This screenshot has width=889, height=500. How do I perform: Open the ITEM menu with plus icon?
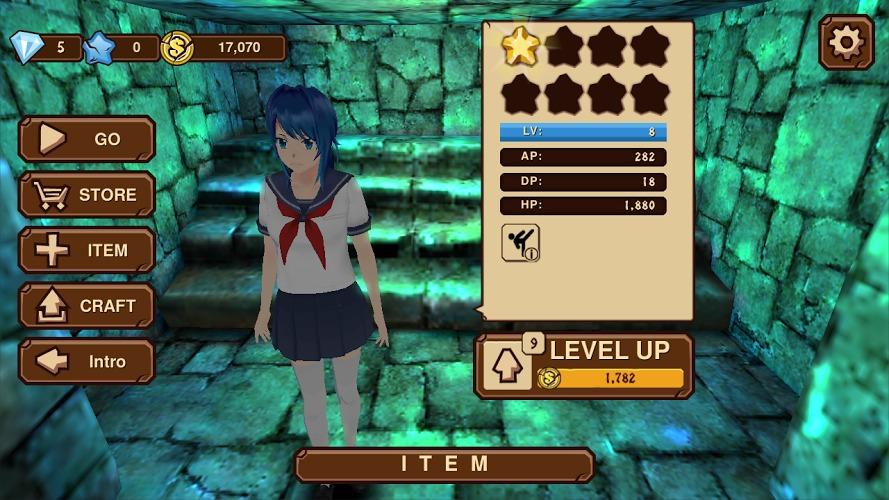point(87,250)
